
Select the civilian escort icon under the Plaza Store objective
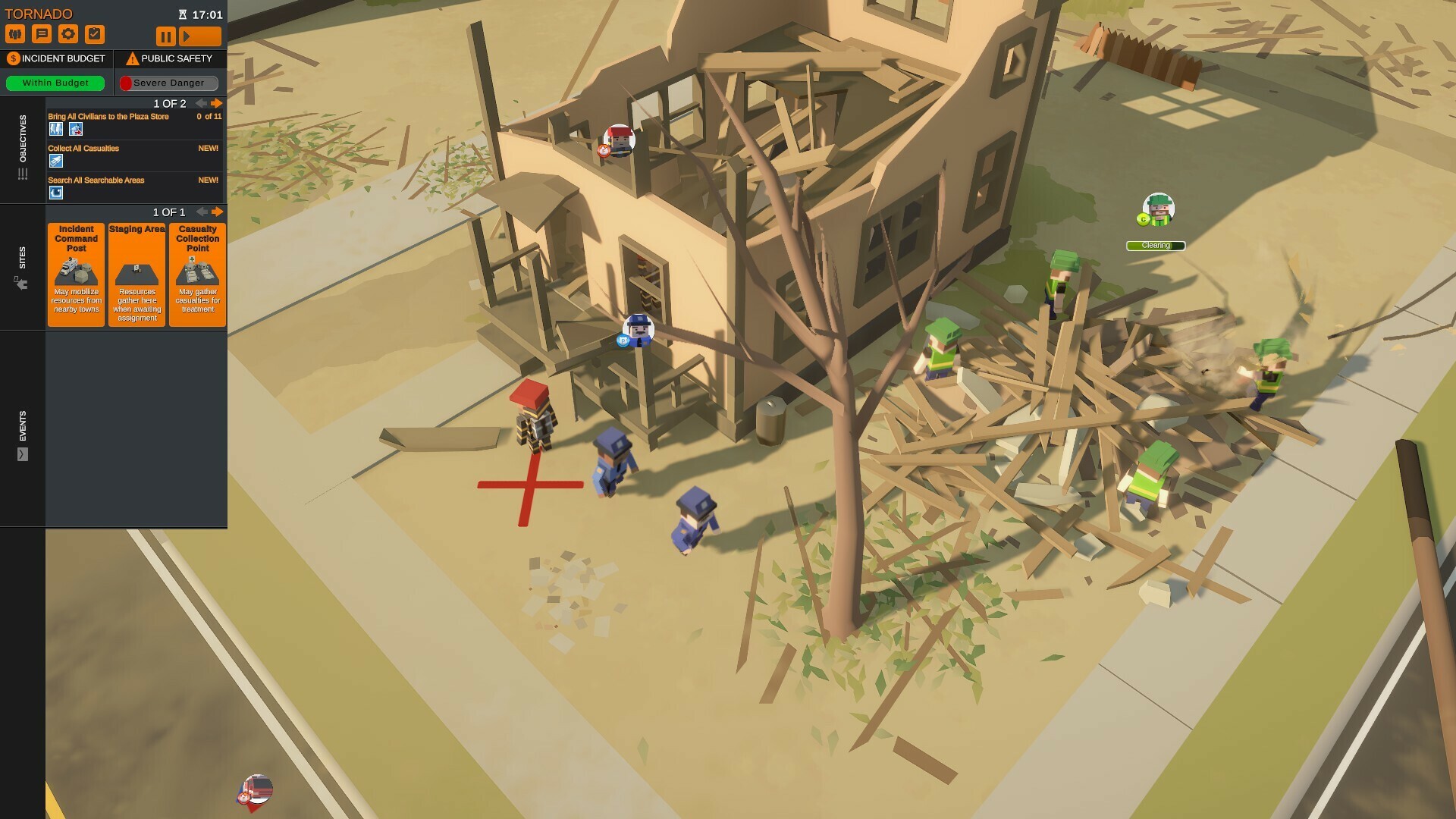(55, 129)
